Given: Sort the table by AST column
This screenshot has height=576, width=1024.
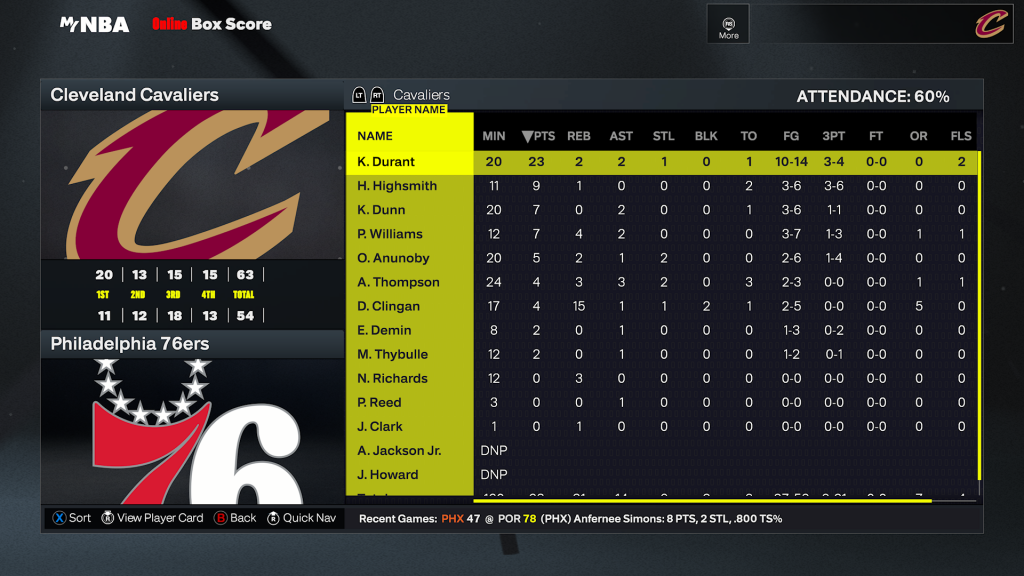Looking at the screenshot, I should (621, 136).
